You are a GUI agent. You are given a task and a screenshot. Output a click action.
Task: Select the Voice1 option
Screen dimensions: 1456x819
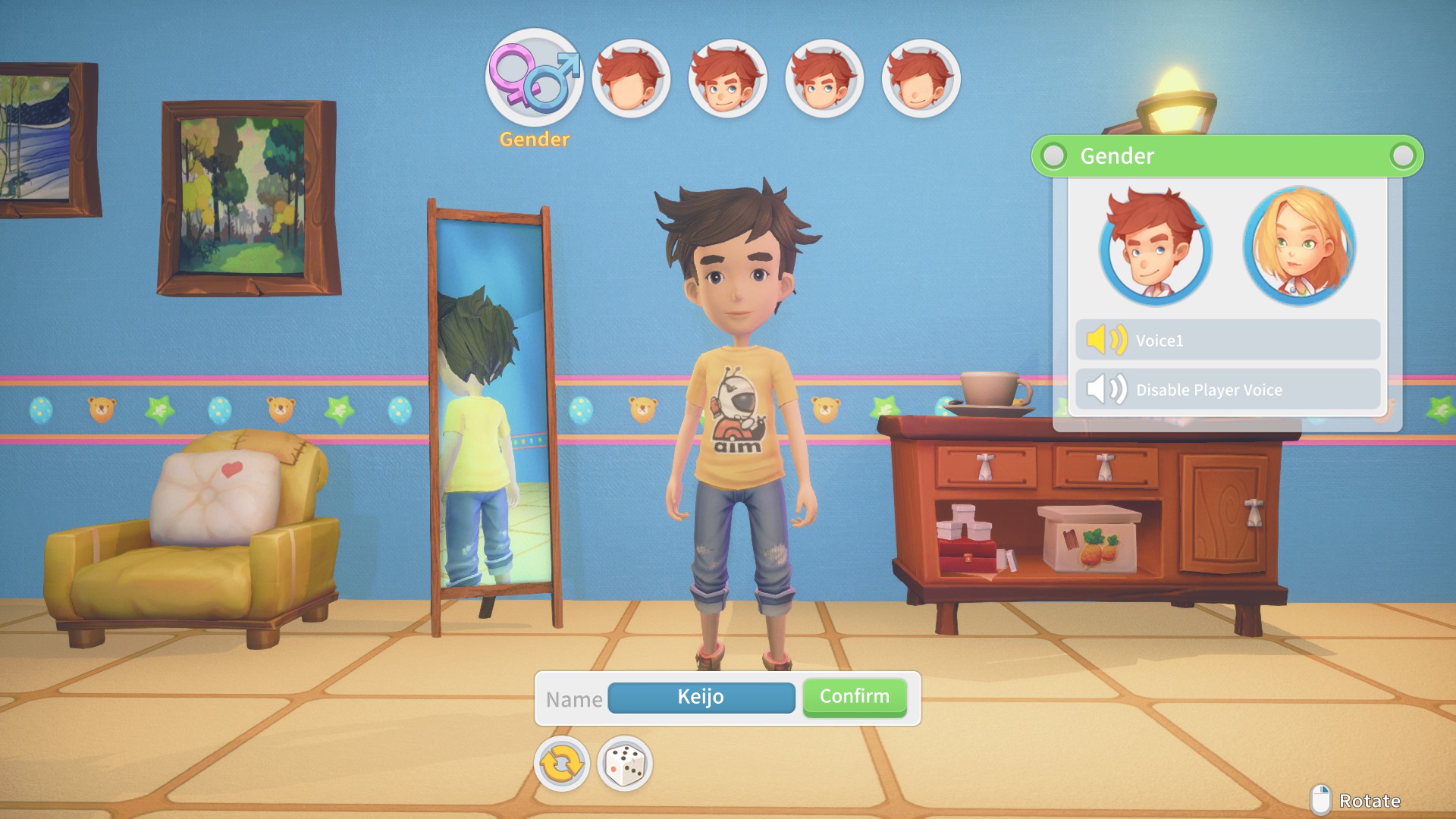(1227, 340)
